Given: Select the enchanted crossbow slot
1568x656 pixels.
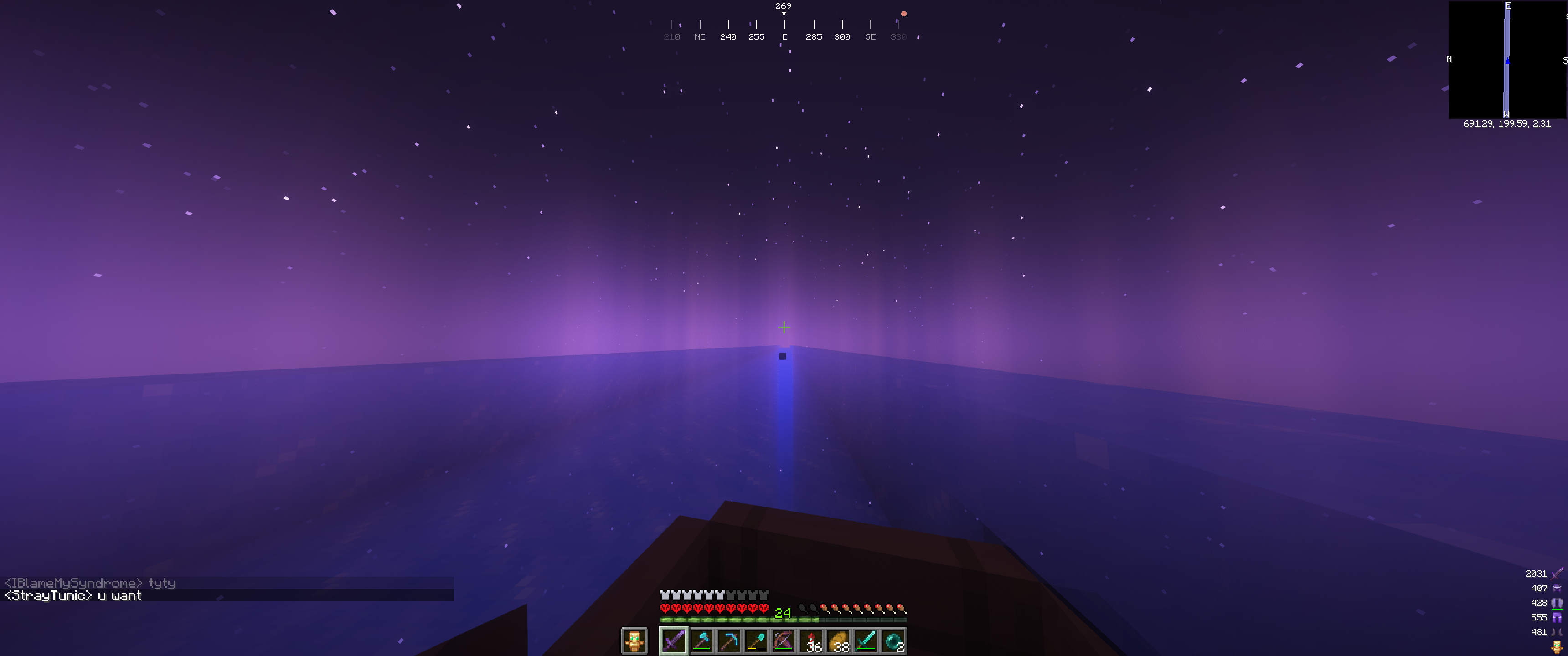Looking at the screenshot, I should coord(784,641).
